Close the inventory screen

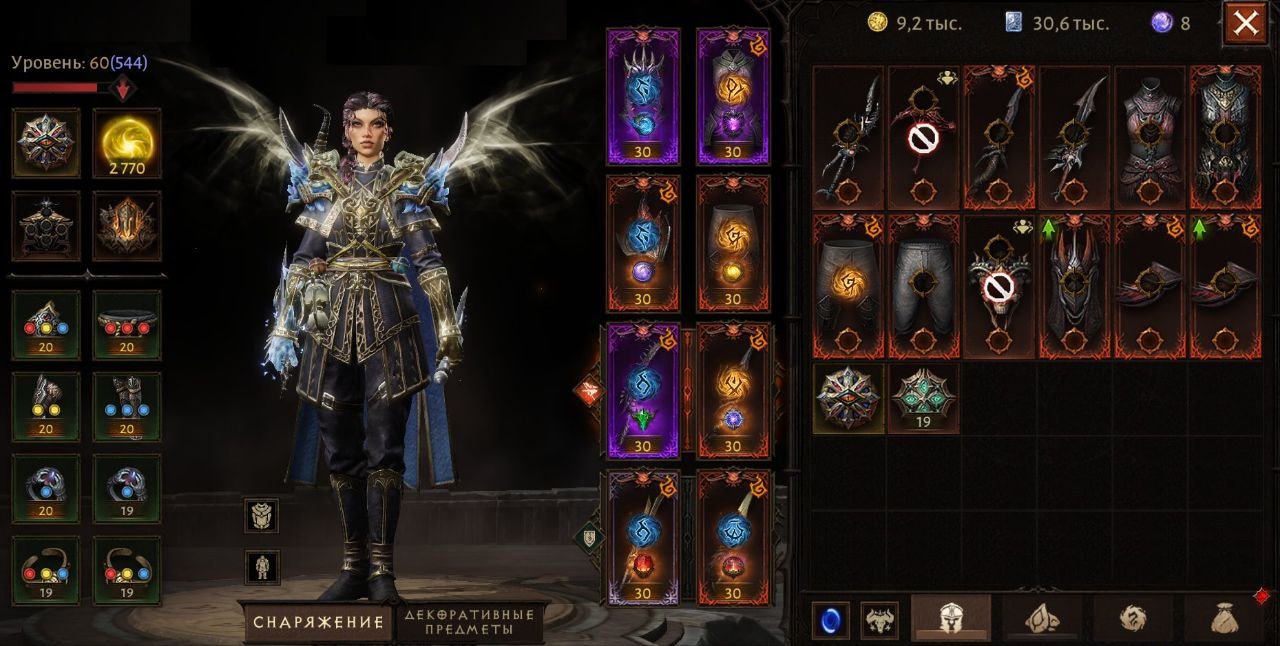pos(1245,24)
